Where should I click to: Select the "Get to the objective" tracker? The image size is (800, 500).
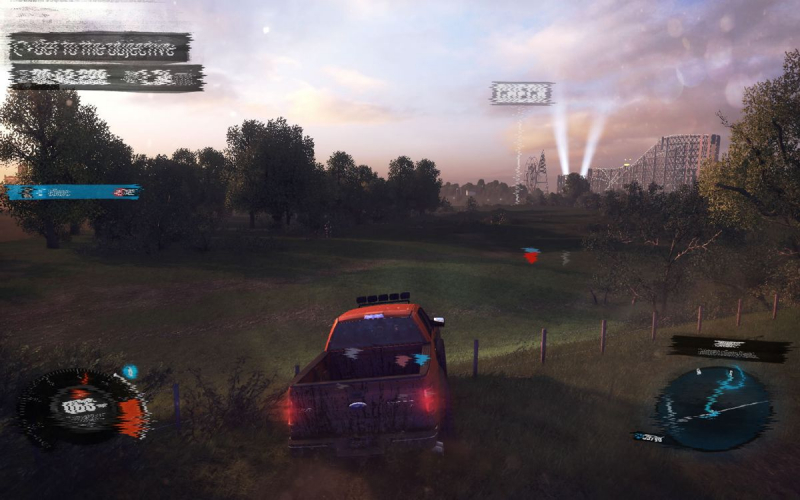(x=100, y=47)
